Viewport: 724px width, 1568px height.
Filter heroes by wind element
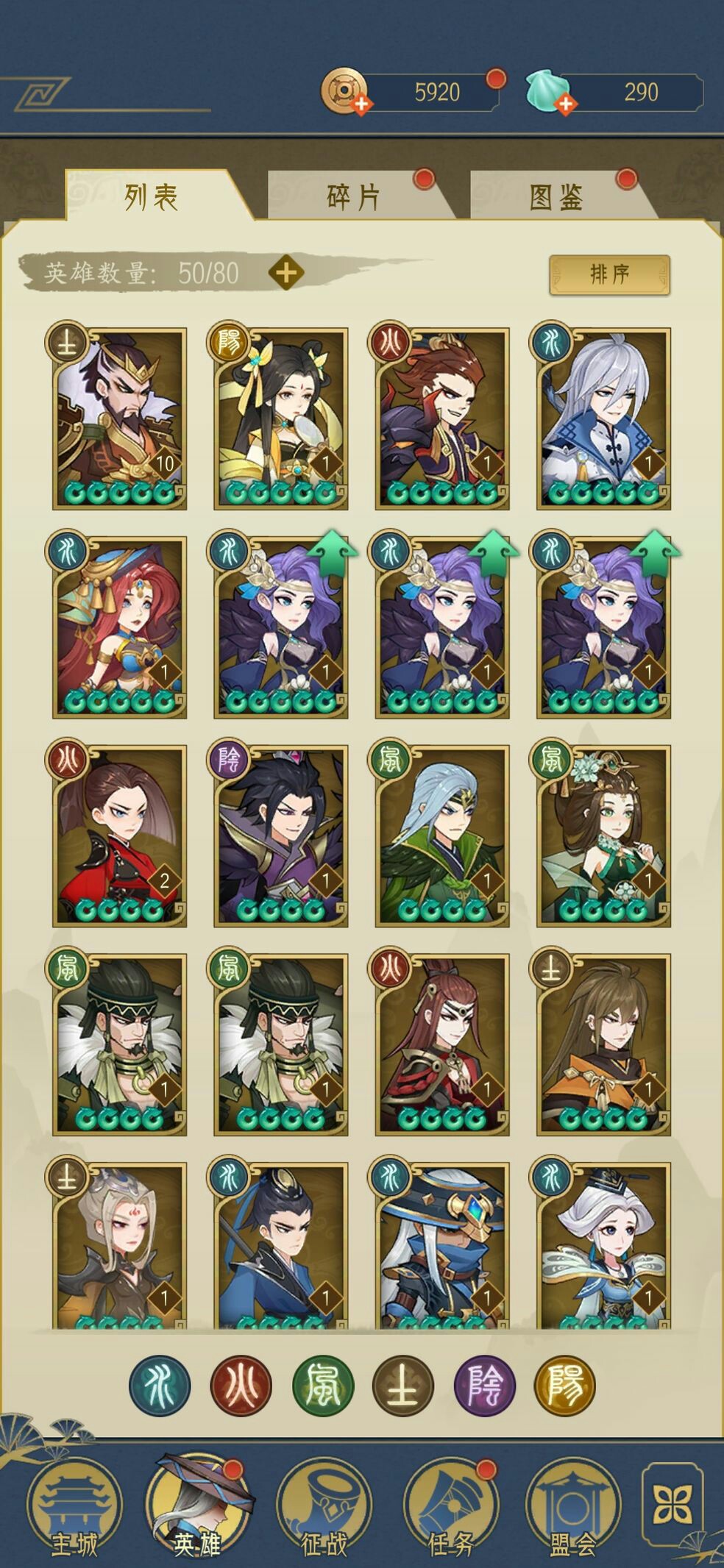(x=323, y=1386)
